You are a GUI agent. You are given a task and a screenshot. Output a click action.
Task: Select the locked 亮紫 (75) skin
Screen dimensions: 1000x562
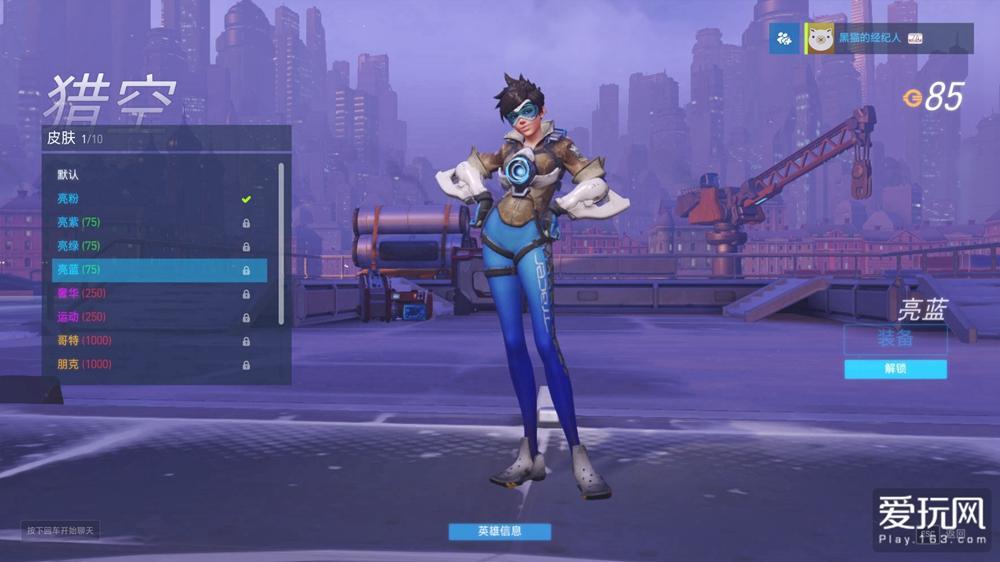pyautogui.click(x=150, y=222)
